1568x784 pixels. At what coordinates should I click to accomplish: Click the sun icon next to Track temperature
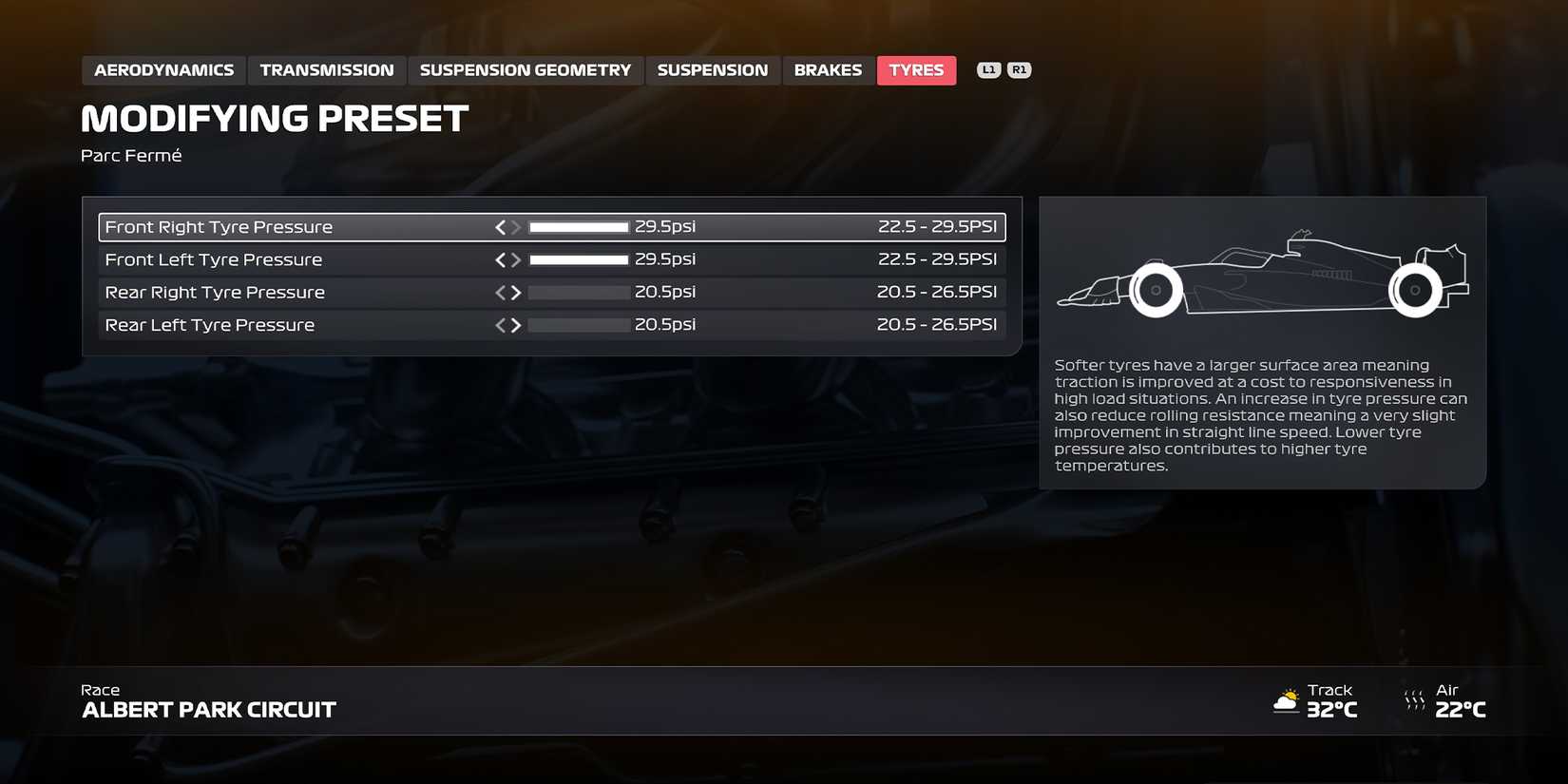coord(1288,699)
